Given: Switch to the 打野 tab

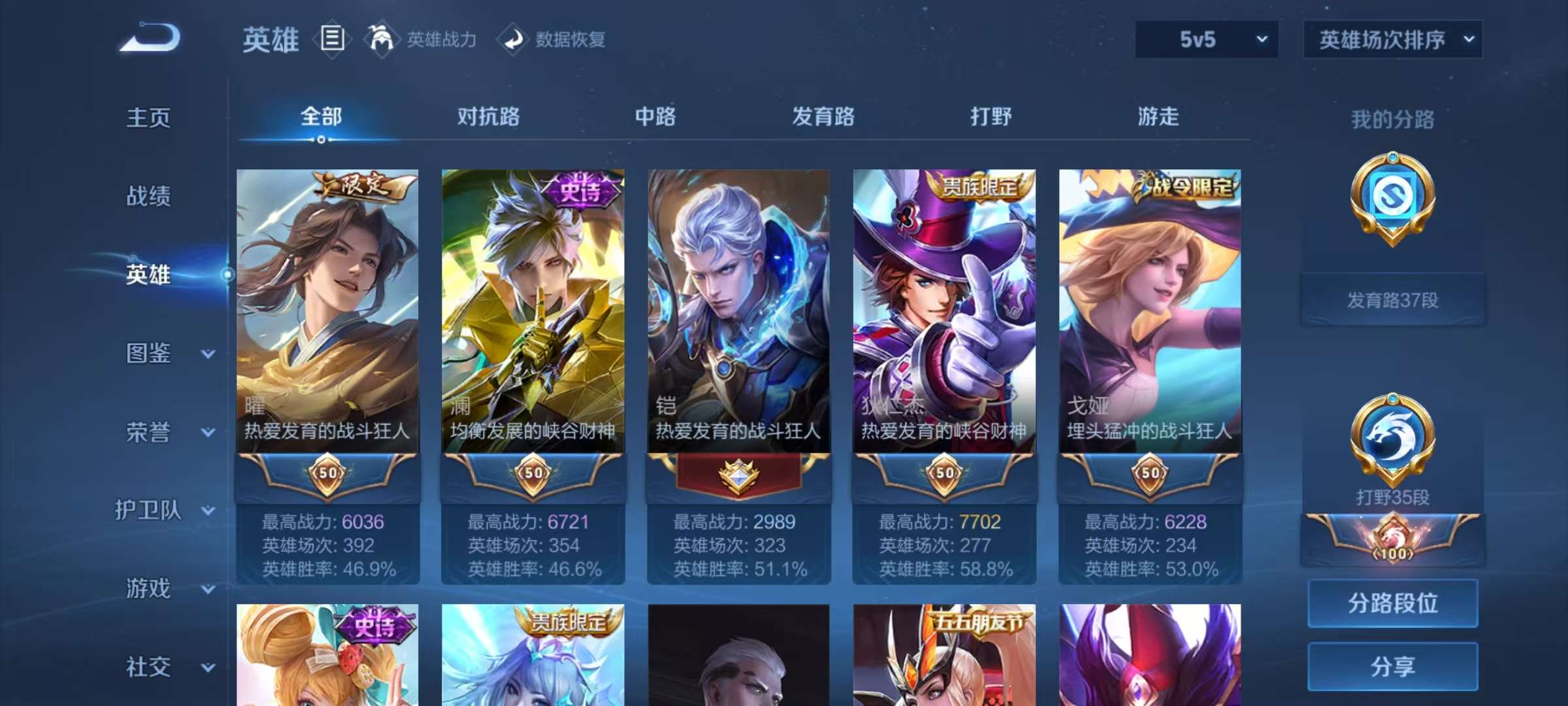Looking at the screenshot, I should click(988, 118).
